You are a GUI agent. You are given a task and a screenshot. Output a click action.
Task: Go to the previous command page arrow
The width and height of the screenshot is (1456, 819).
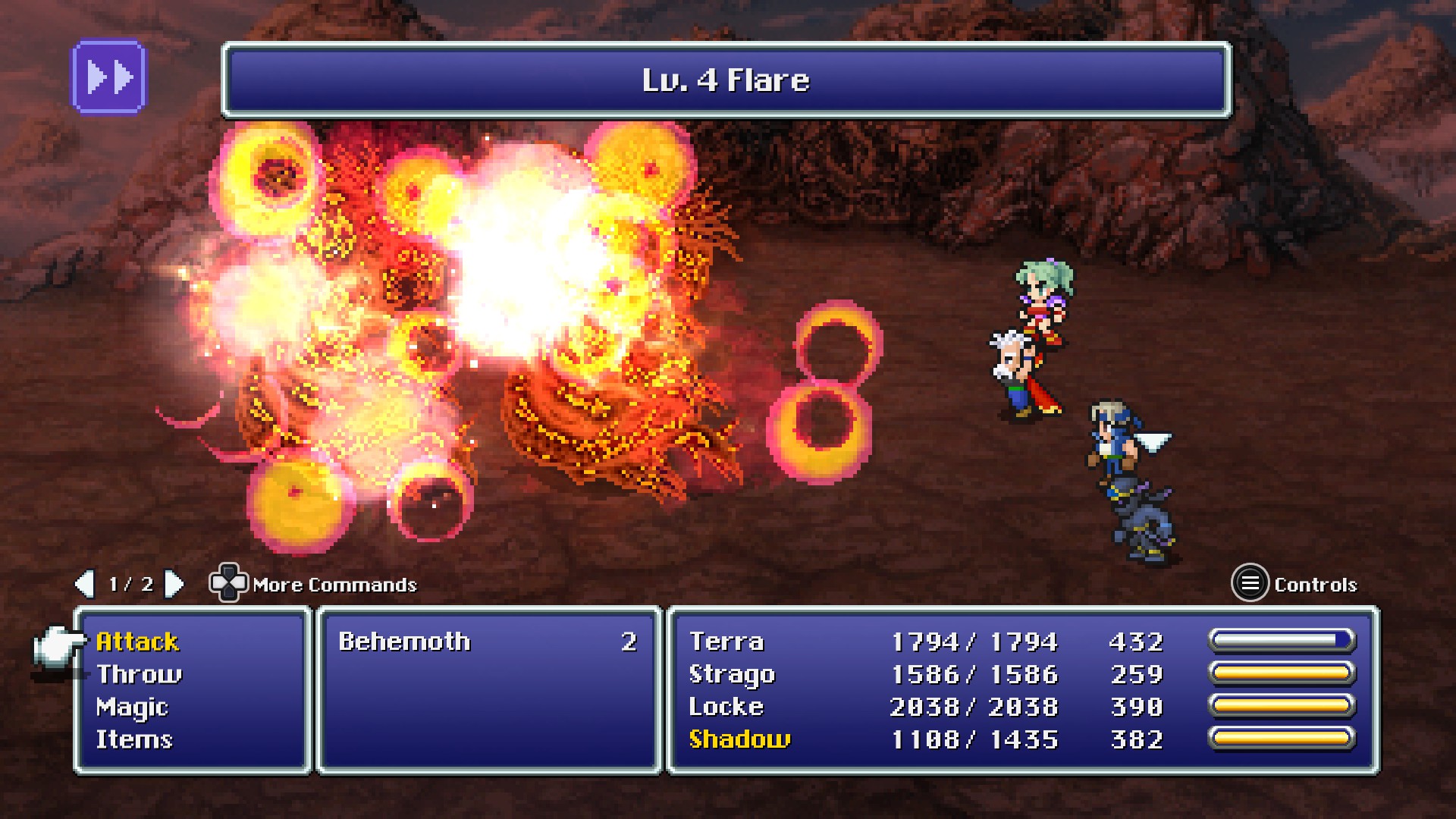84,584
